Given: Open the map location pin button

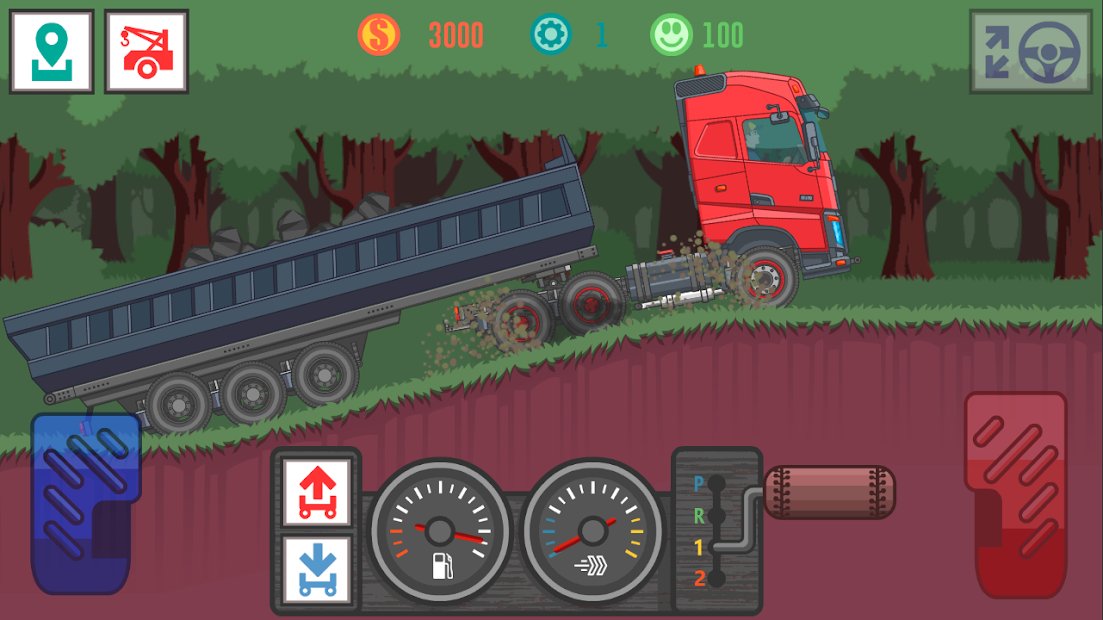Looking at the screenshot, I should (x=51, y=52).
